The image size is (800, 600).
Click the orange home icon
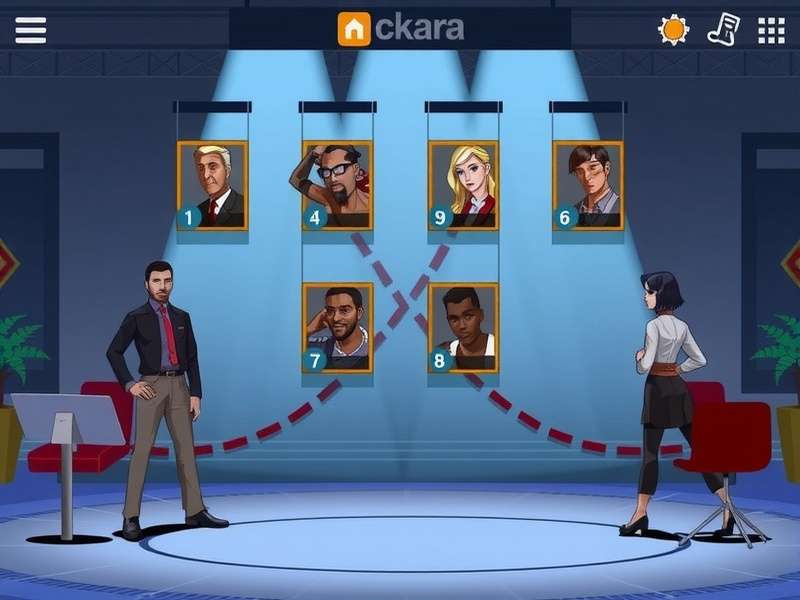click(x=354, y=29)
